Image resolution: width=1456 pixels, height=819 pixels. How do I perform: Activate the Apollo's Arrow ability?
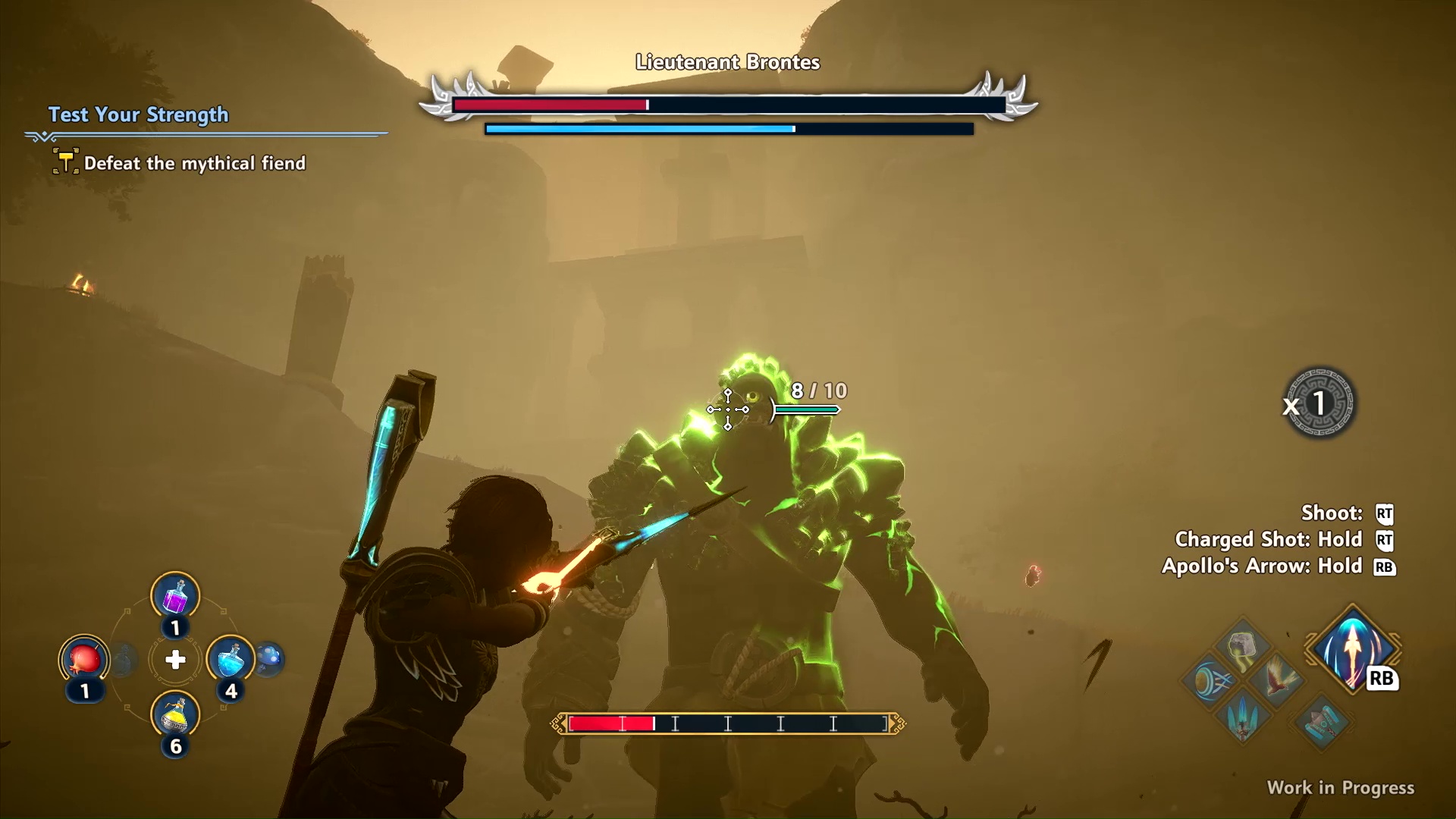click(1352, 650)
